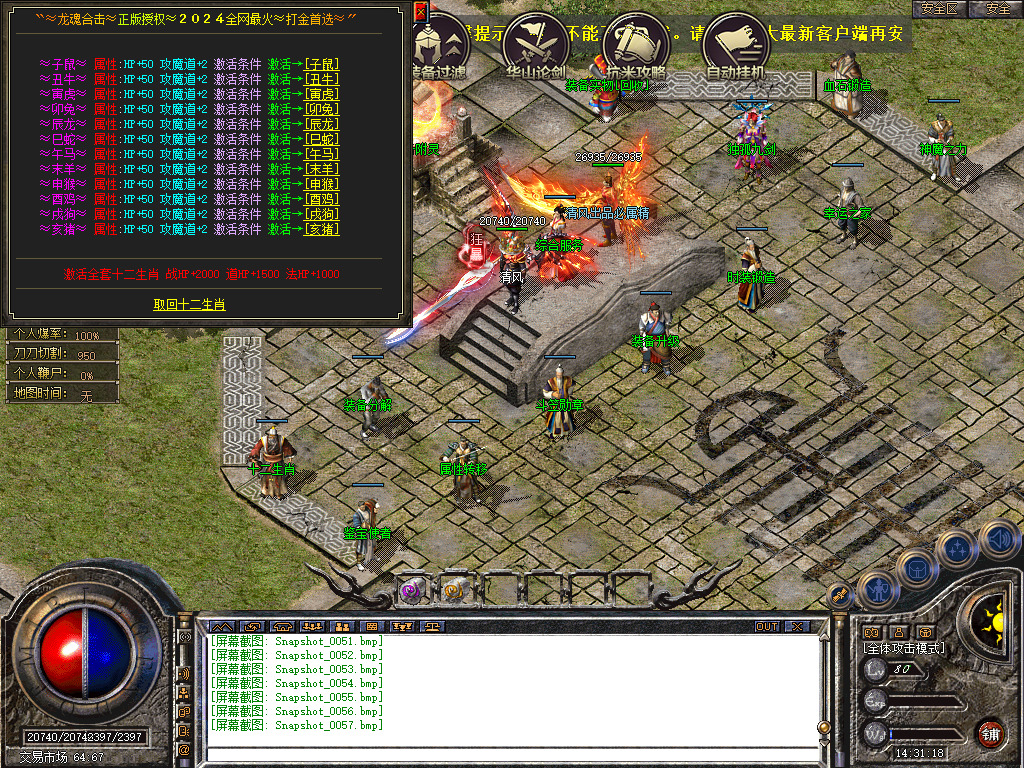Activate the 亥猪 zodiac link

pos(321,229)
